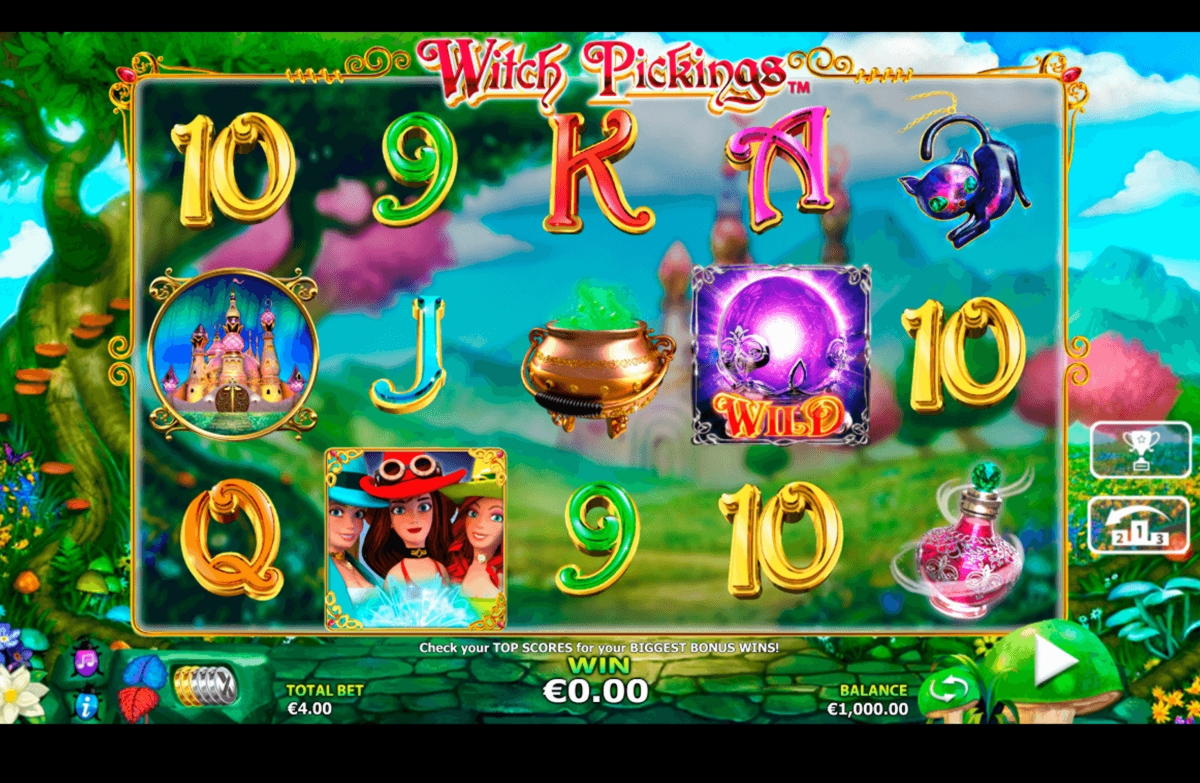The height and width of the screenshot is (783, 1200).
Task: Open the trophy achievements panel
Action: (x=1139, y=450)
